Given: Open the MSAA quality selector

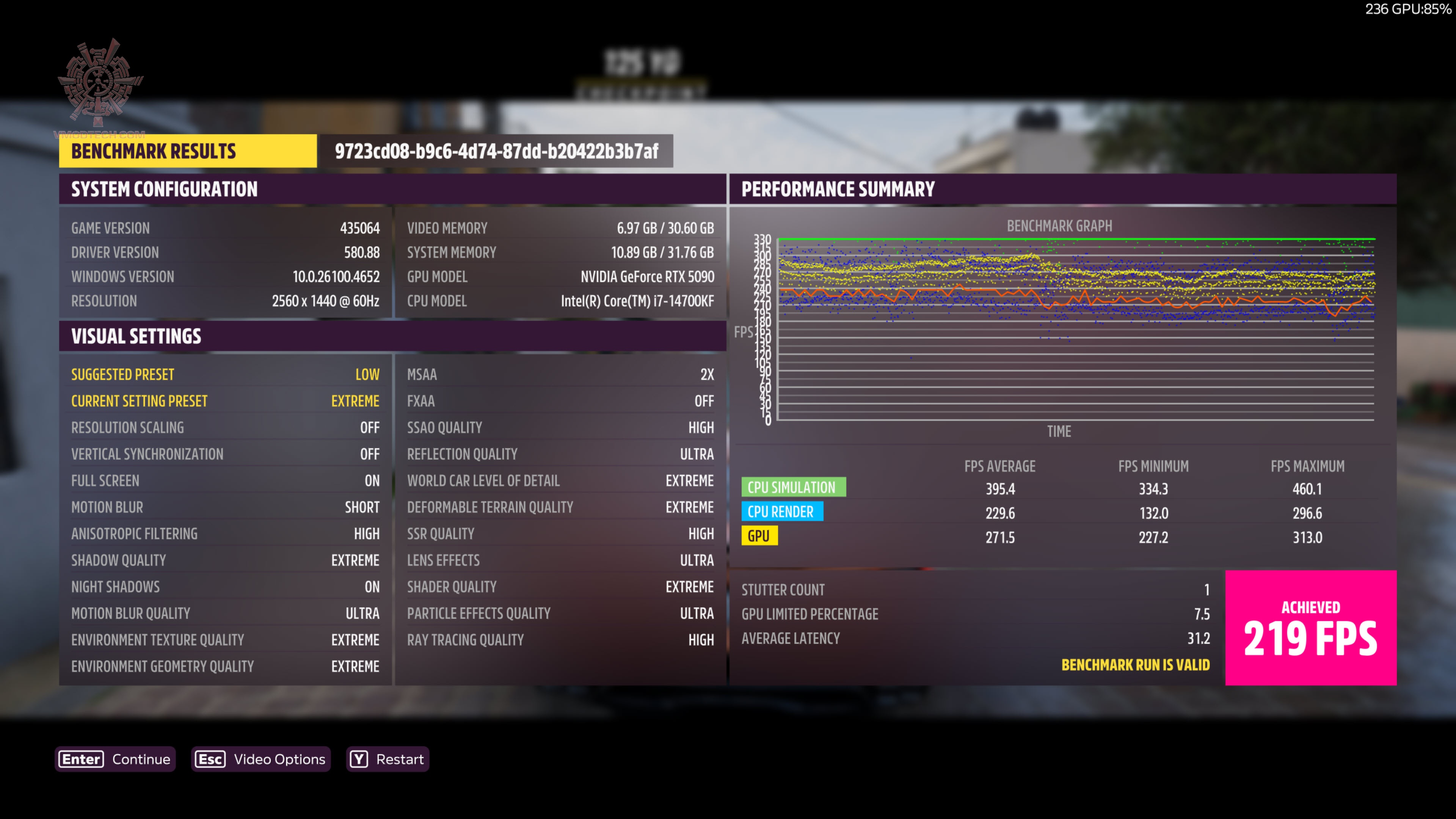Looking at the screenshot, I should pos(560,374).
